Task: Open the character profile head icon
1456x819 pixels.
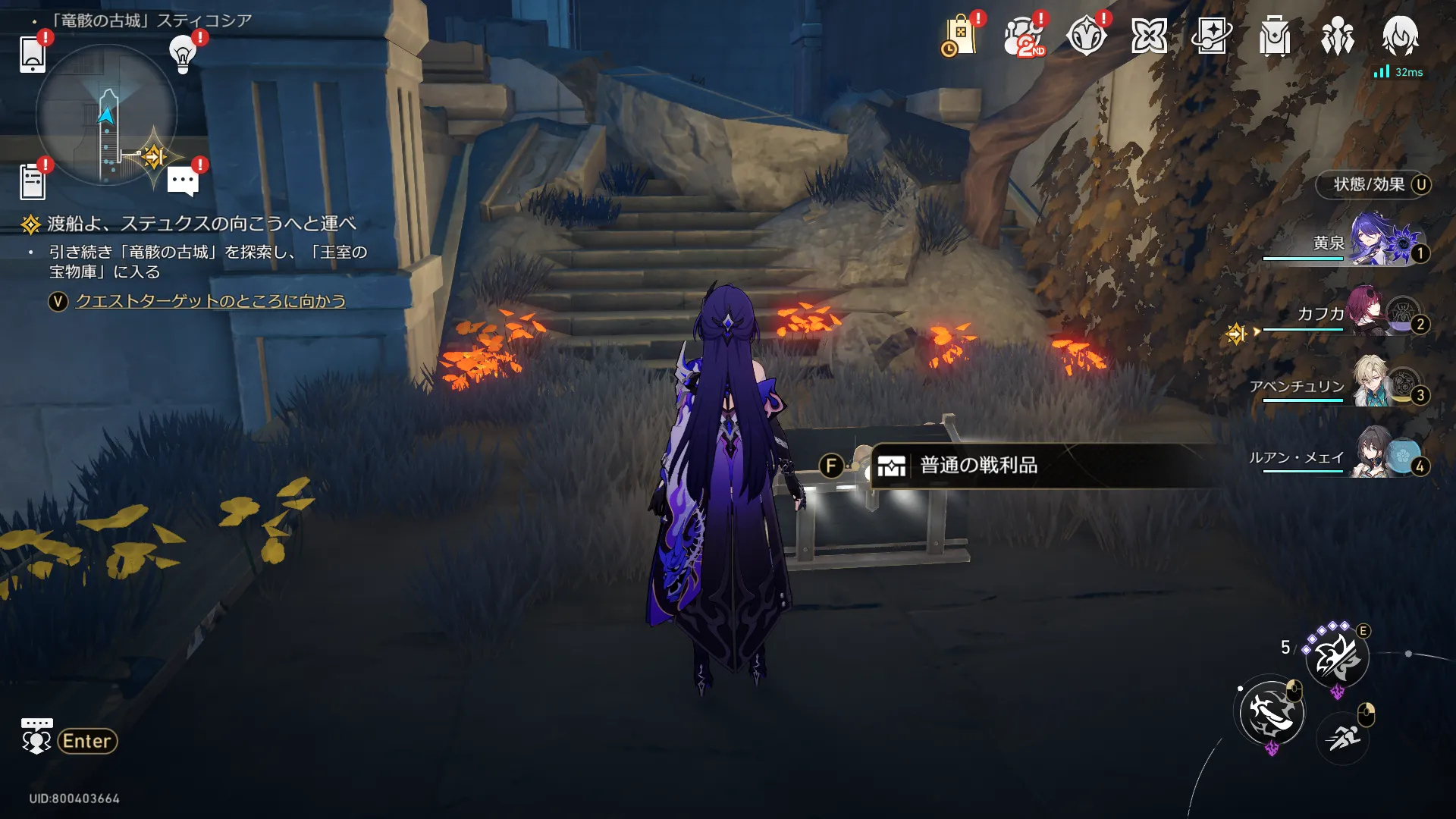Action: [1400, 36]
